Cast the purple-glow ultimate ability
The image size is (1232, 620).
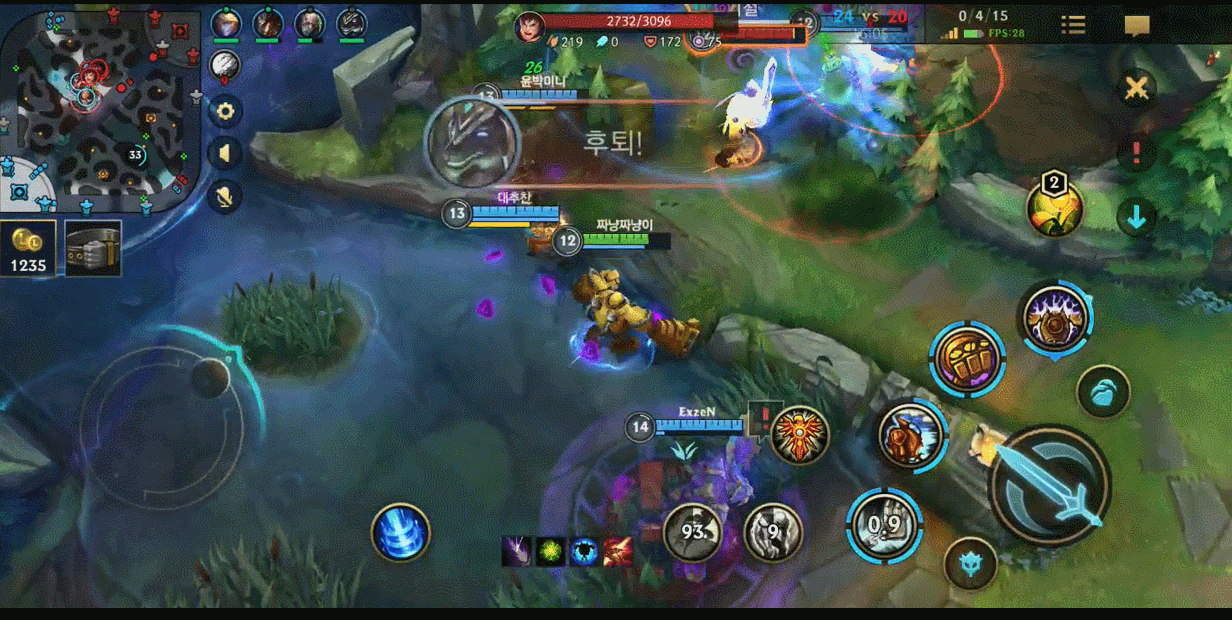point(1055,319)
